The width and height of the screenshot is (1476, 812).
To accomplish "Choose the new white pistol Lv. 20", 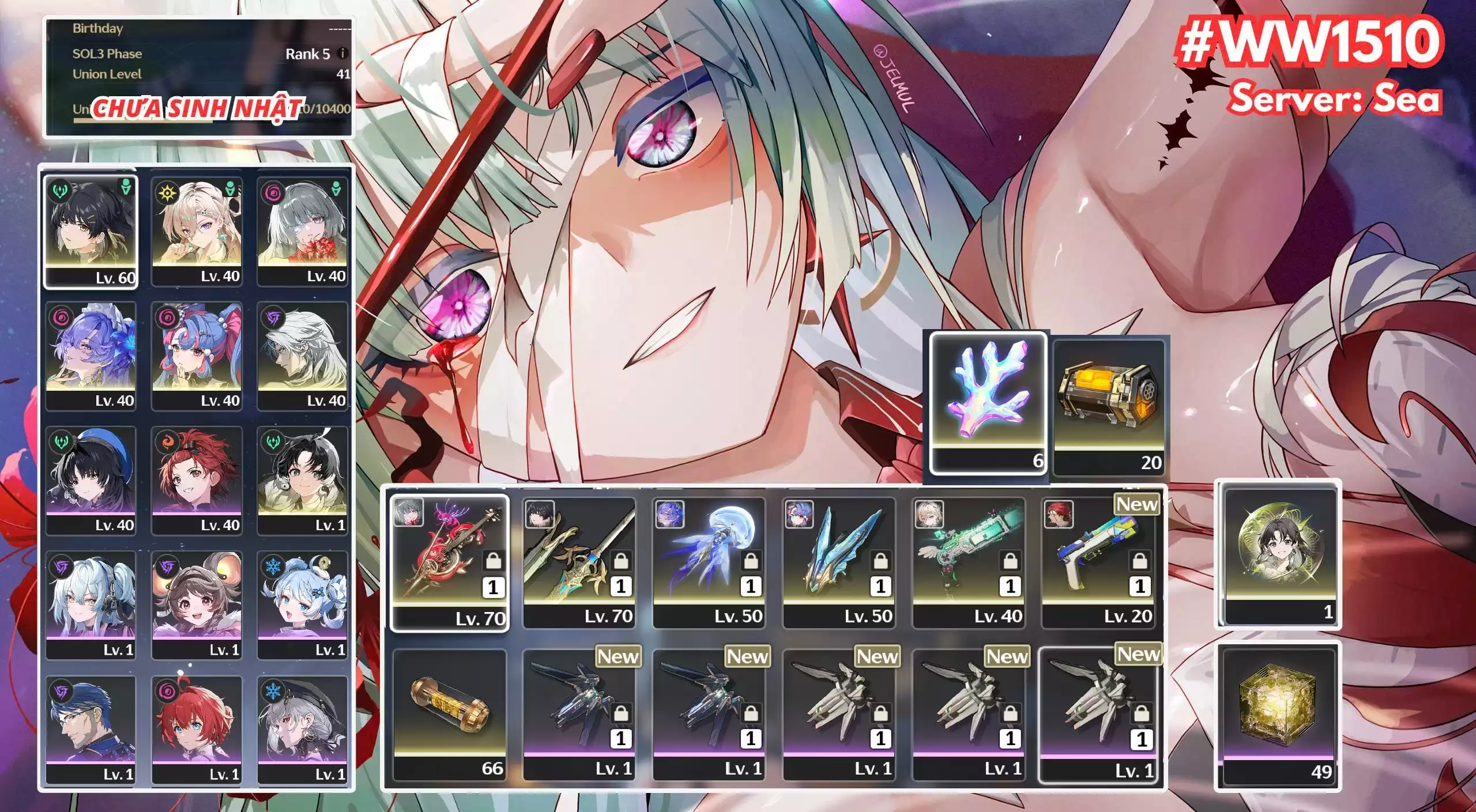I will coord(1098,562).
